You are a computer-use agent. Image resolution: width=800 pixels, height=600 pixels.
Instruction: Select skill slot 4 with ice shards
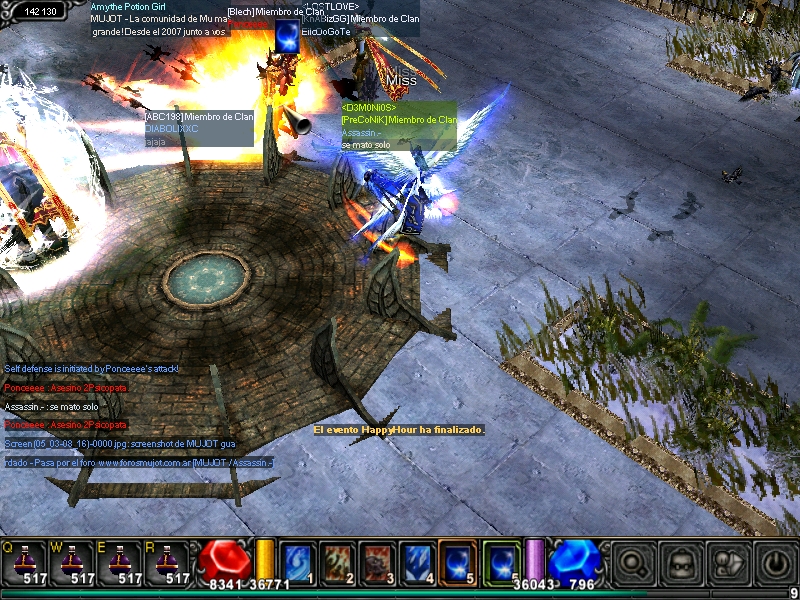pos(418,562)
